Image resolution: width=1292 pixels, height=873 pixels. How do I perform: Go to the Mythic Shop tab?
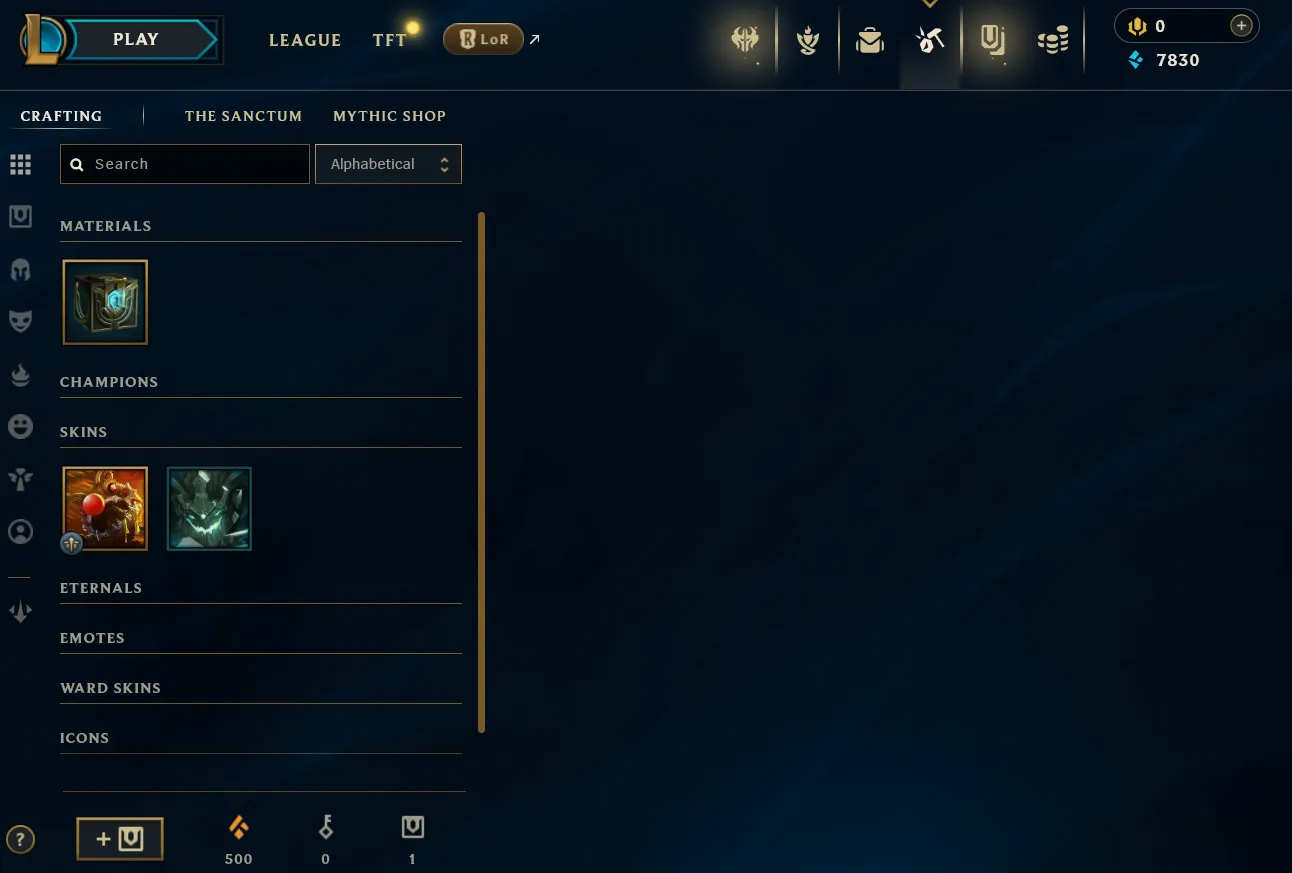tap(389, 116)
